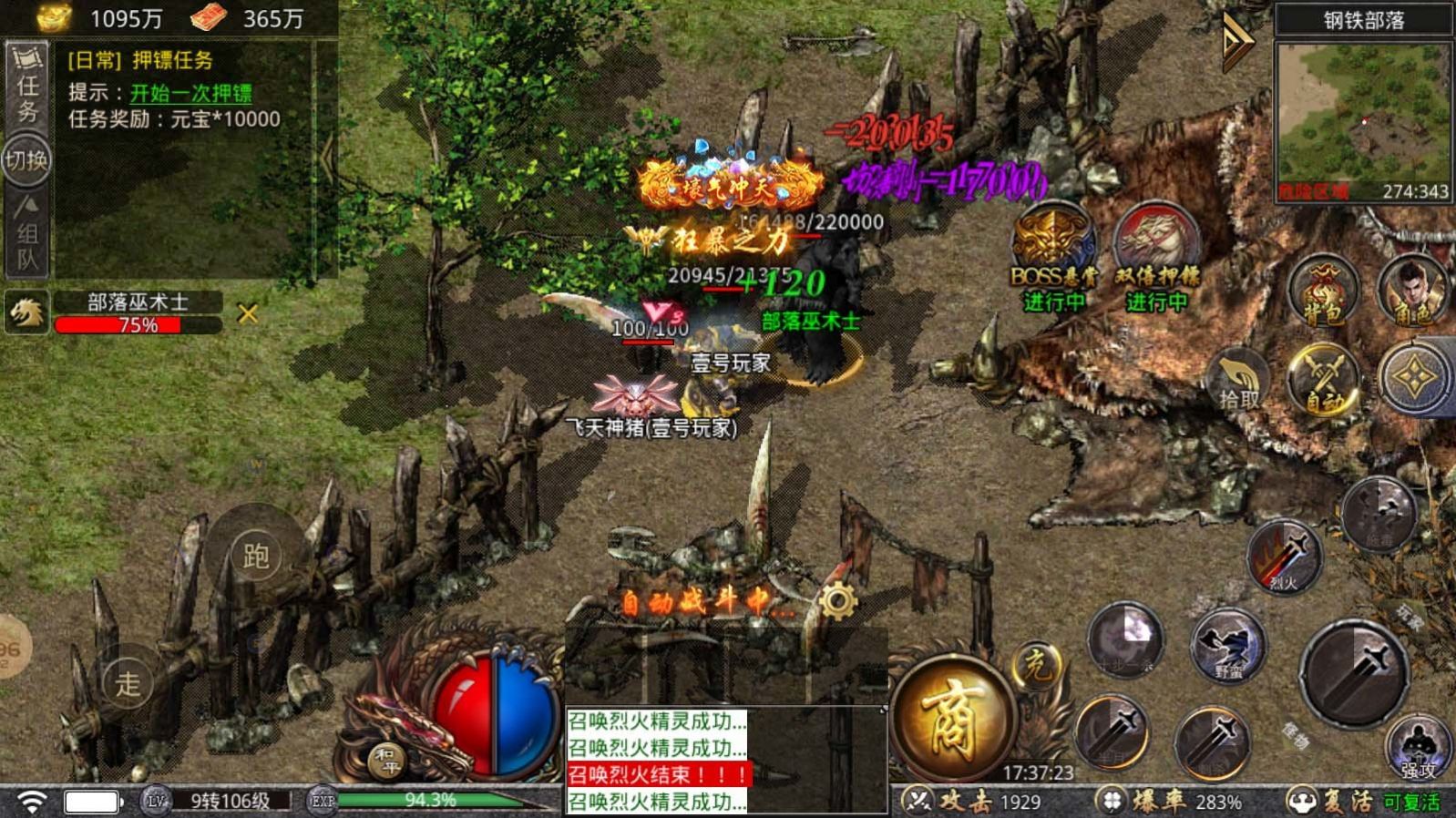This screenshot has width=1456, height=818.
Task: Click the 充 recharge button
Action: point(1036,668)
